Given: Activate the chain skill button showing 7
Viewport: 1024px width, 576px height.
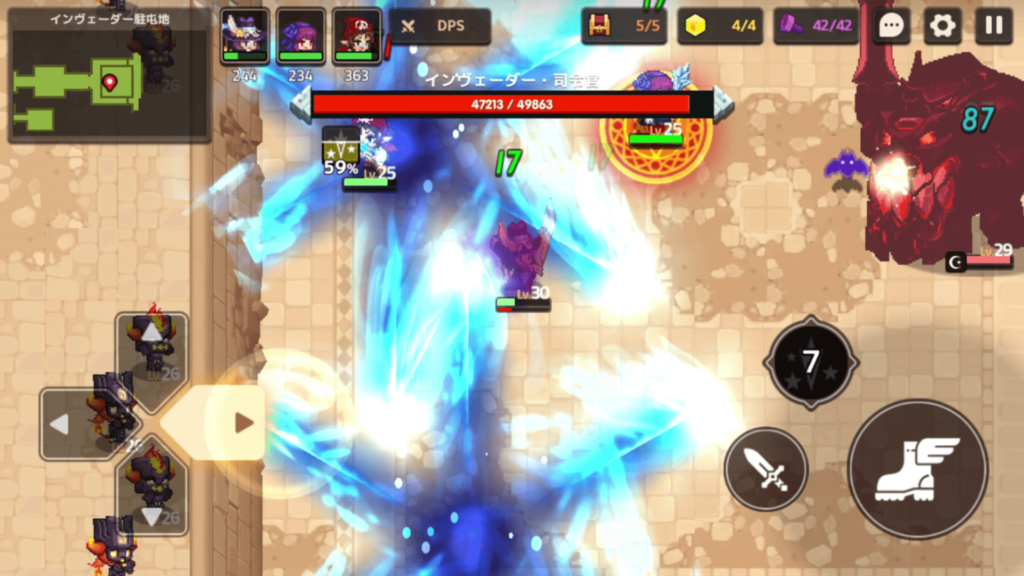Looking at the screenshot, I should (x=810, y=362).
